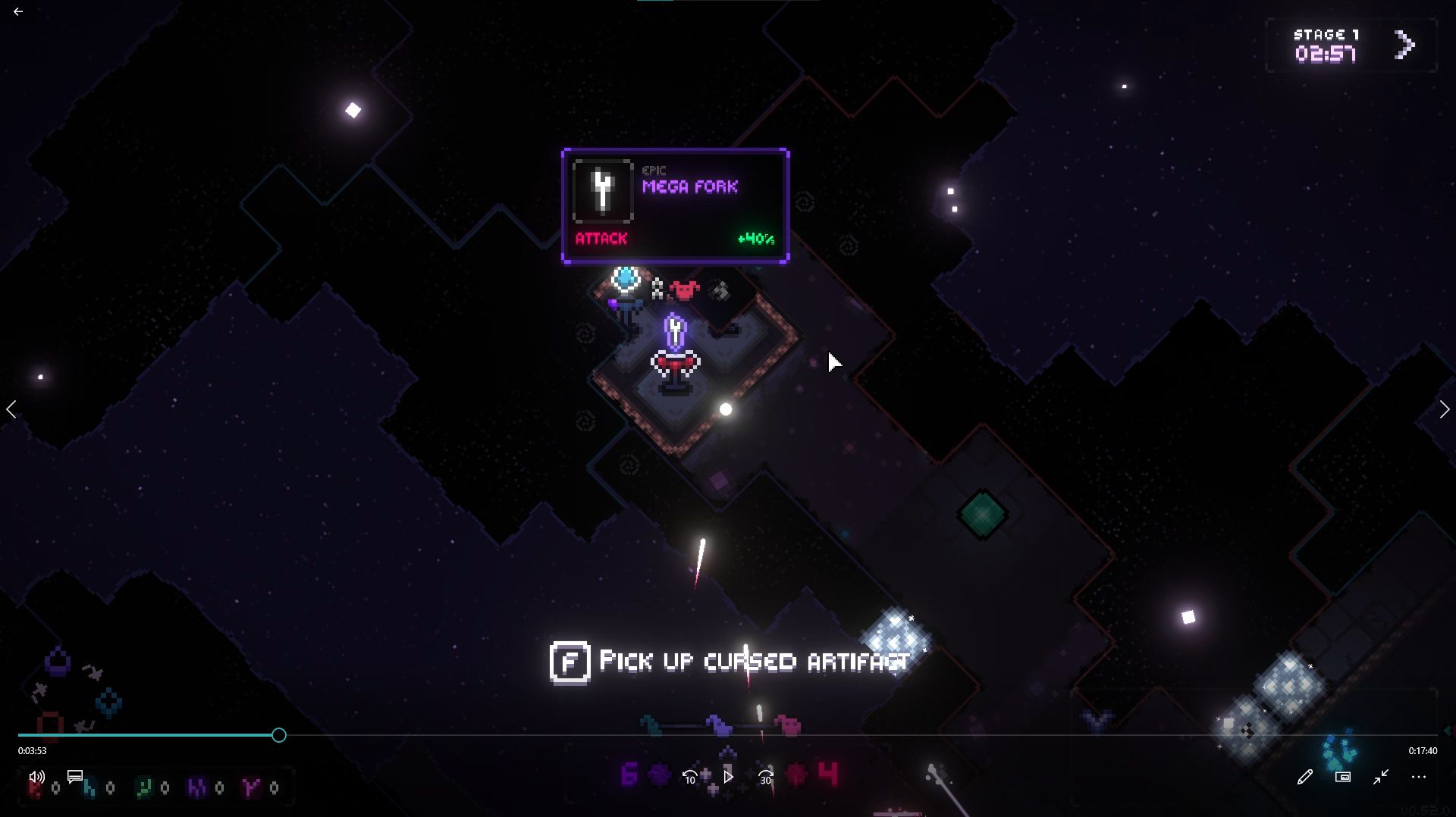1456x817 pixels.
Task: Toggle the comment overlay with the speech bubble
Action: point(74,776)
